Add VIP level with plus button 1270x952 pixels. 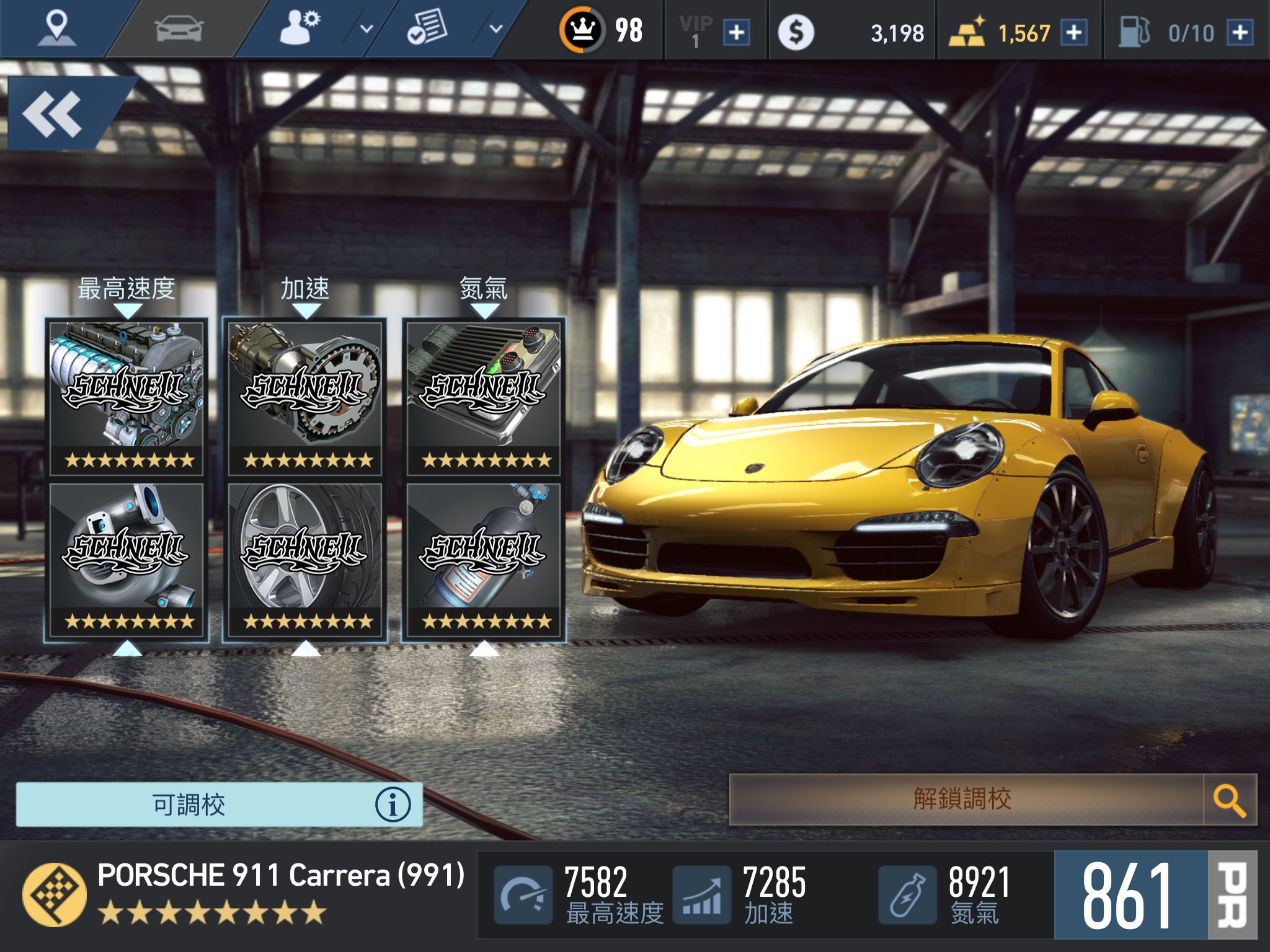point(737,32)
